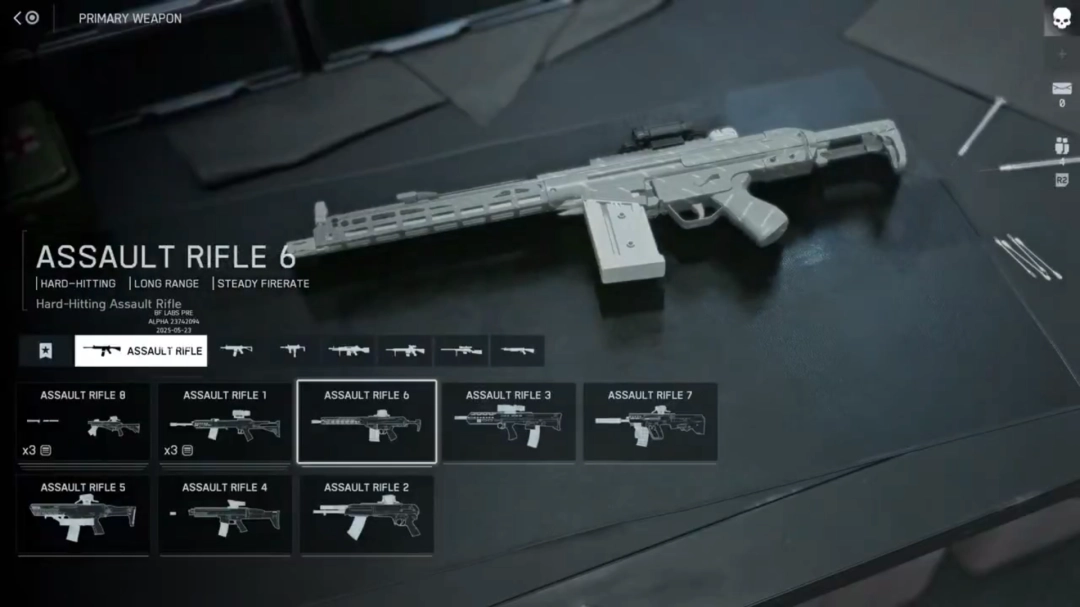Pick the Assault Rifle 3 tile
Image resolution: width=1080 pixels, height=607 pixels.
508,422
